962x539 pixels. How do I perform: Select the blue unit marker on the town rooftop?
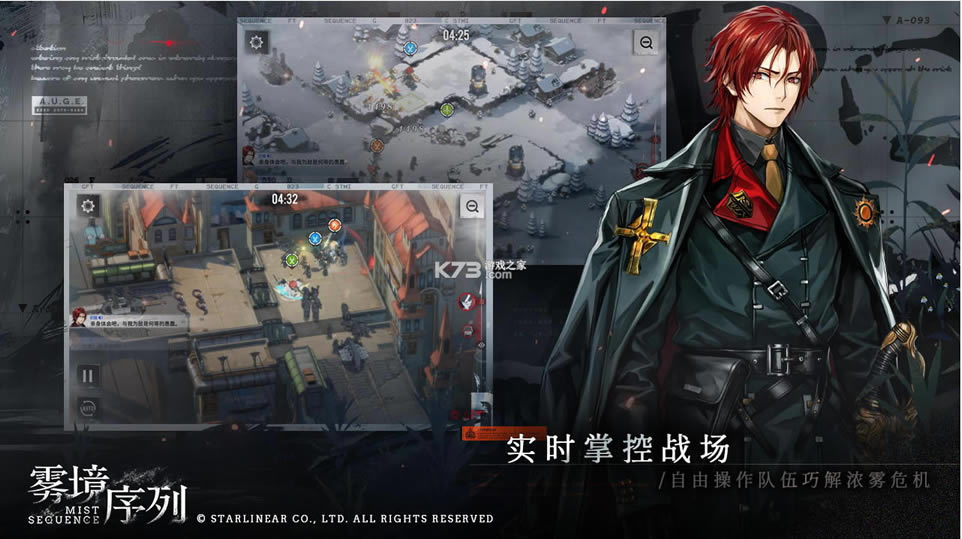click(315, 238)
